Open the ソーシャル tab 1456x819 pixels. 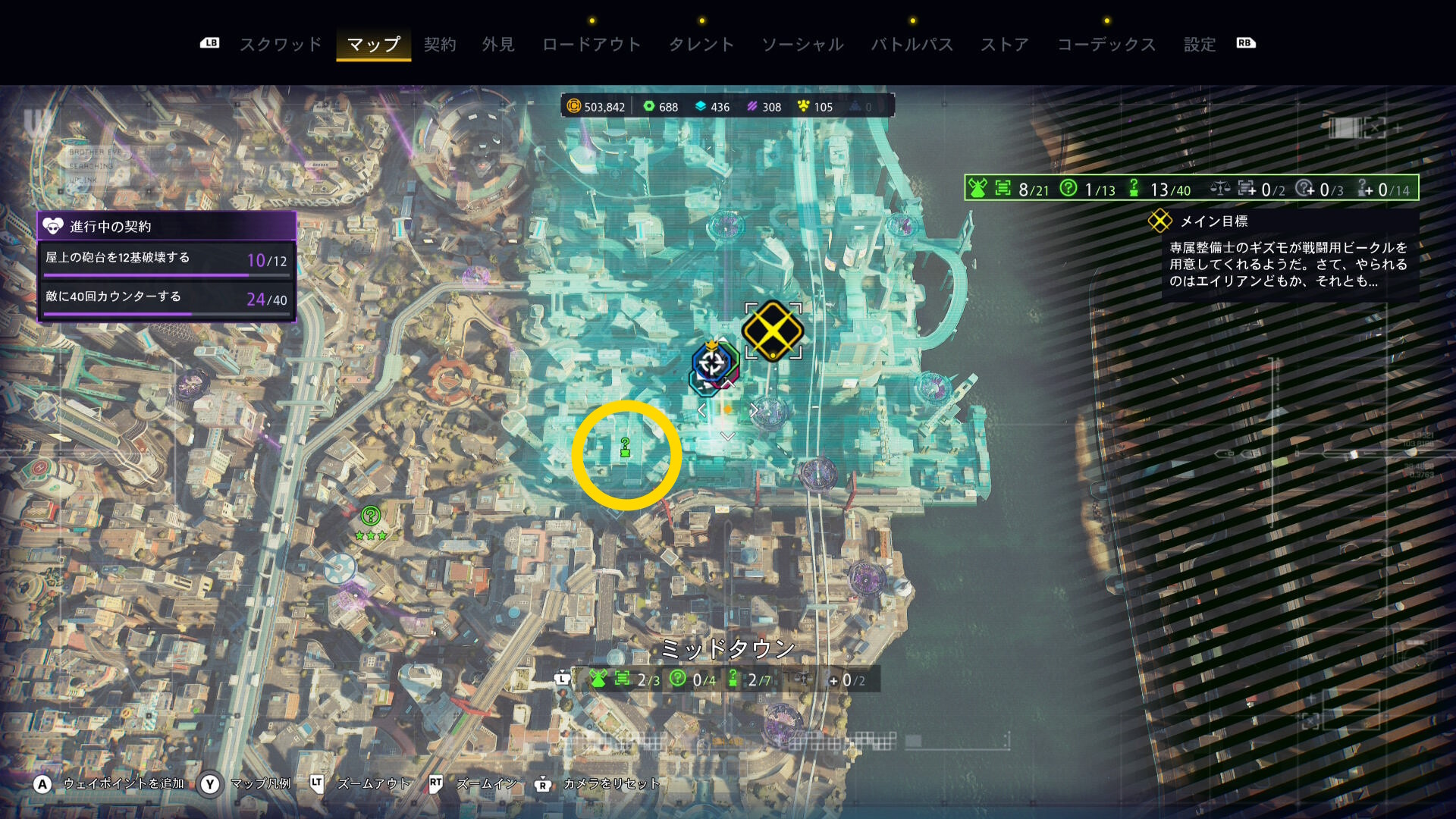tap(802, 44)
